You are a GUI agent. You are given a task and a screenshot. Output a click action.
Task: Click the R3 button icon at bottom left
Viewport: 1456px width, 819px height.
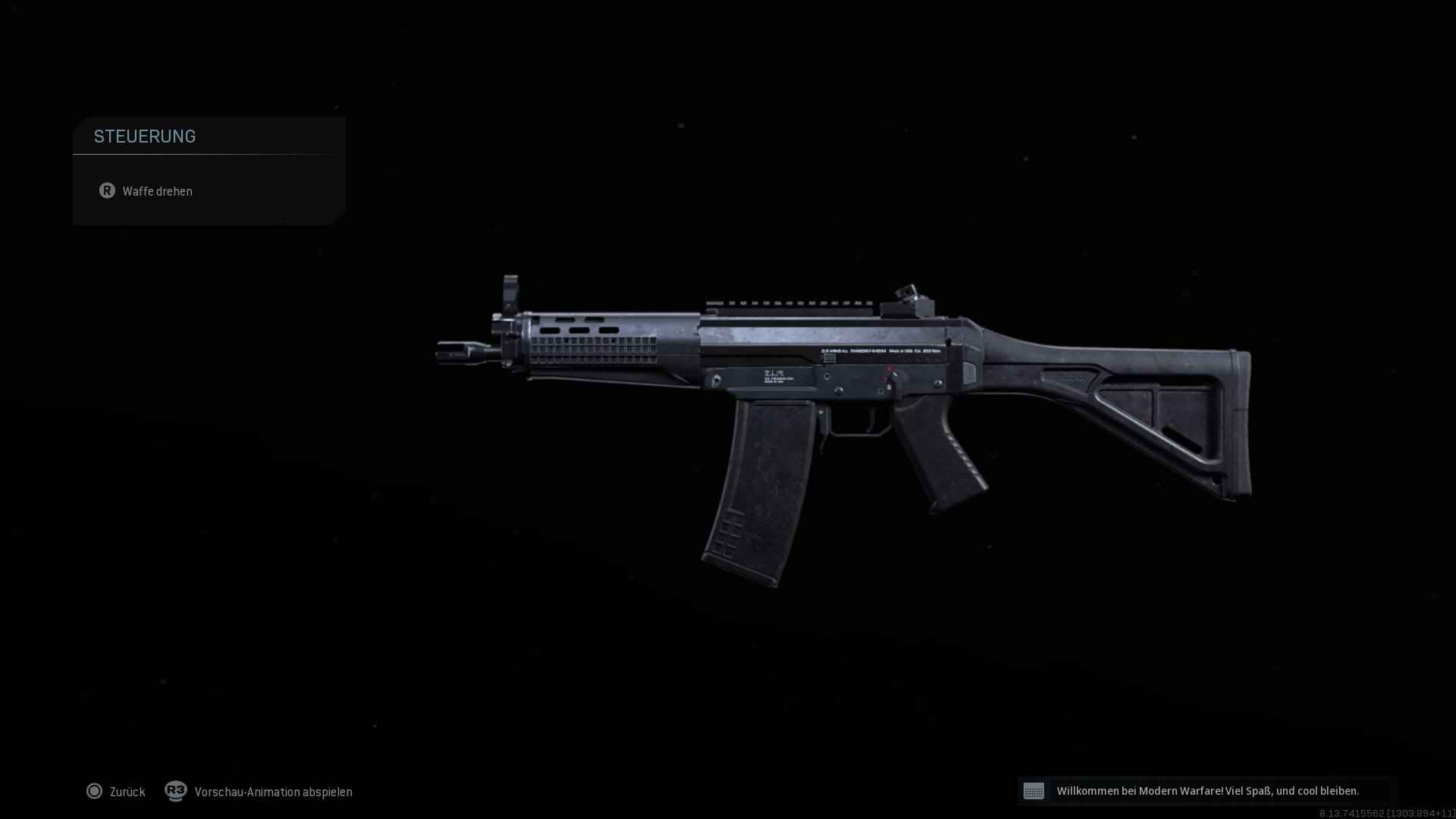point(175,791)
